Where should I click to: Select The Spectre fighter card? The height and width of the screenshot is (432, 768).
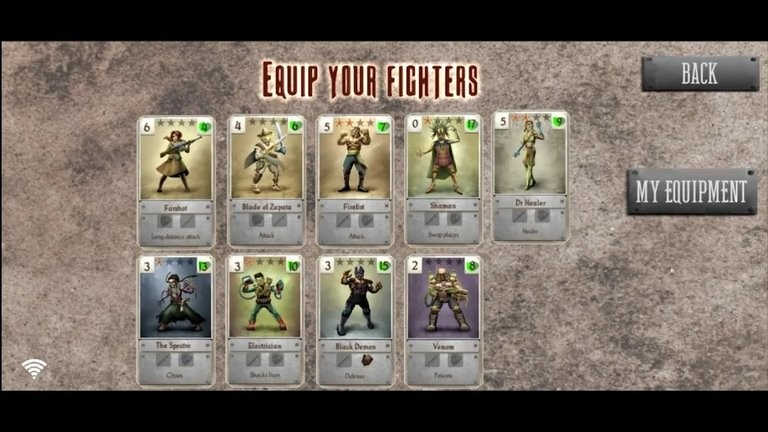pos(176,320)
